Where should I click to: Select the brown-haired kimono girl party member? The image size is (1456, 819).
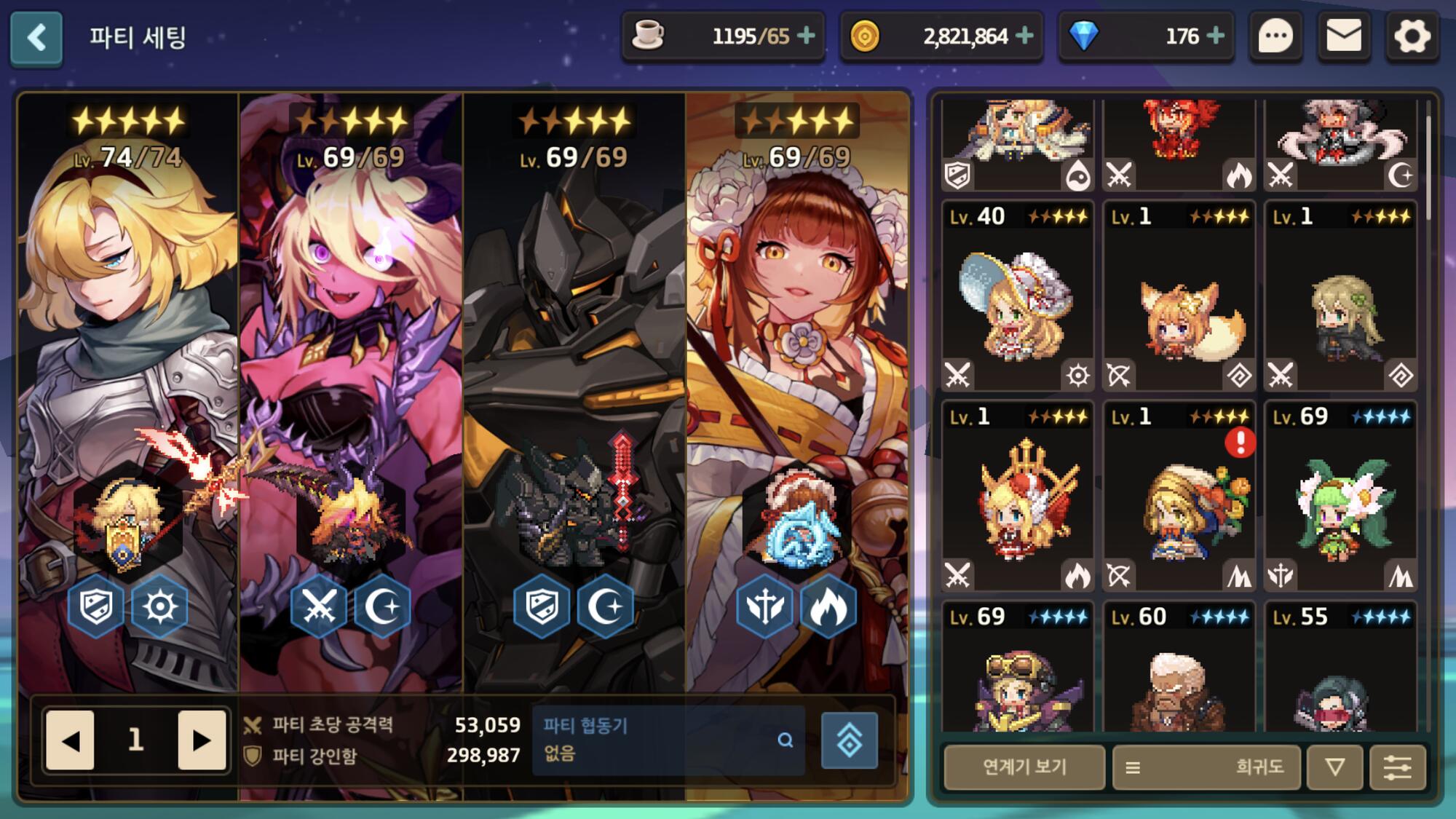click(x=796, y=364)
